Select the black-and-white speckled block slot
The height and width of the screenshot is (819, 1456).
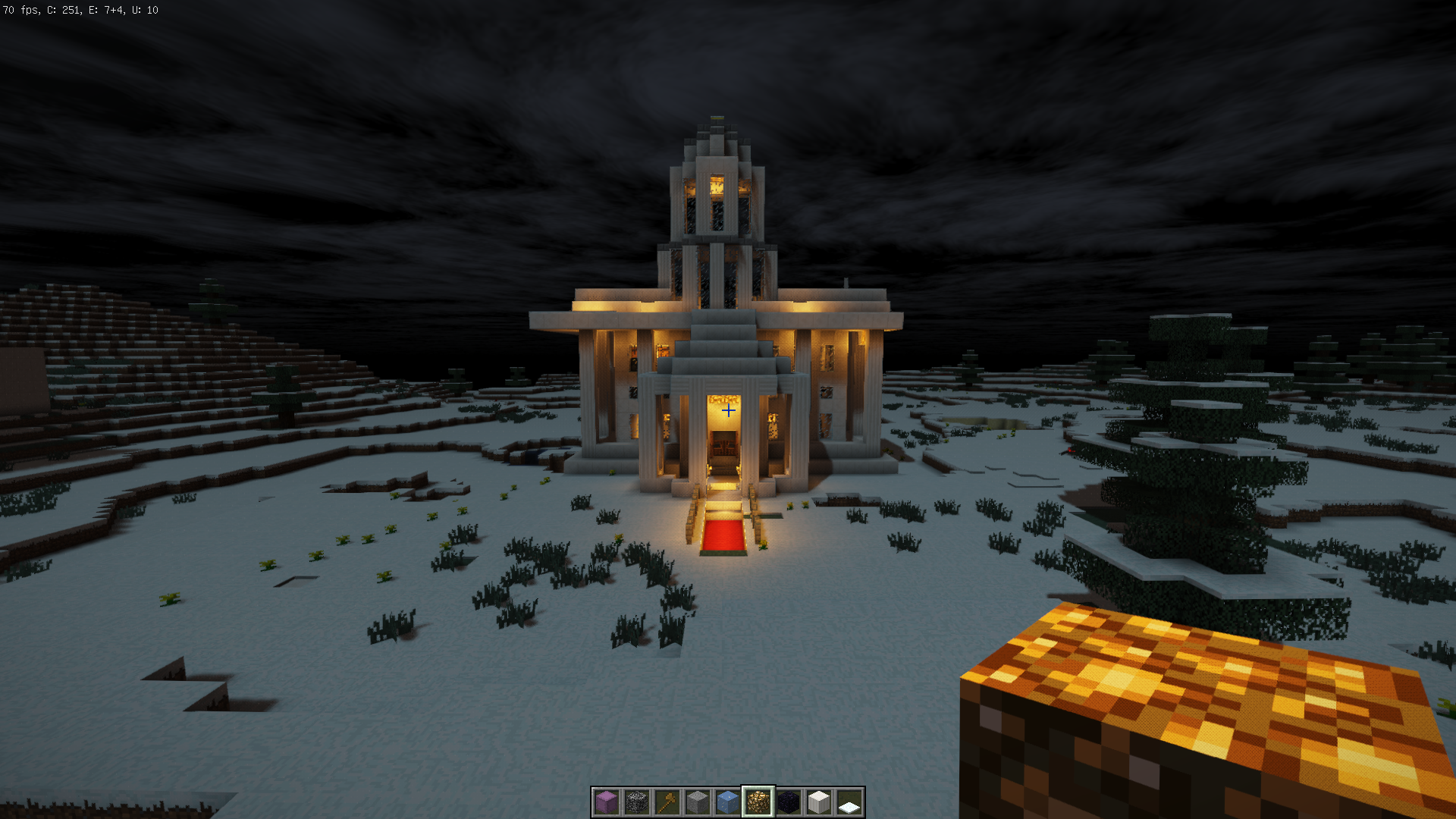637,802
